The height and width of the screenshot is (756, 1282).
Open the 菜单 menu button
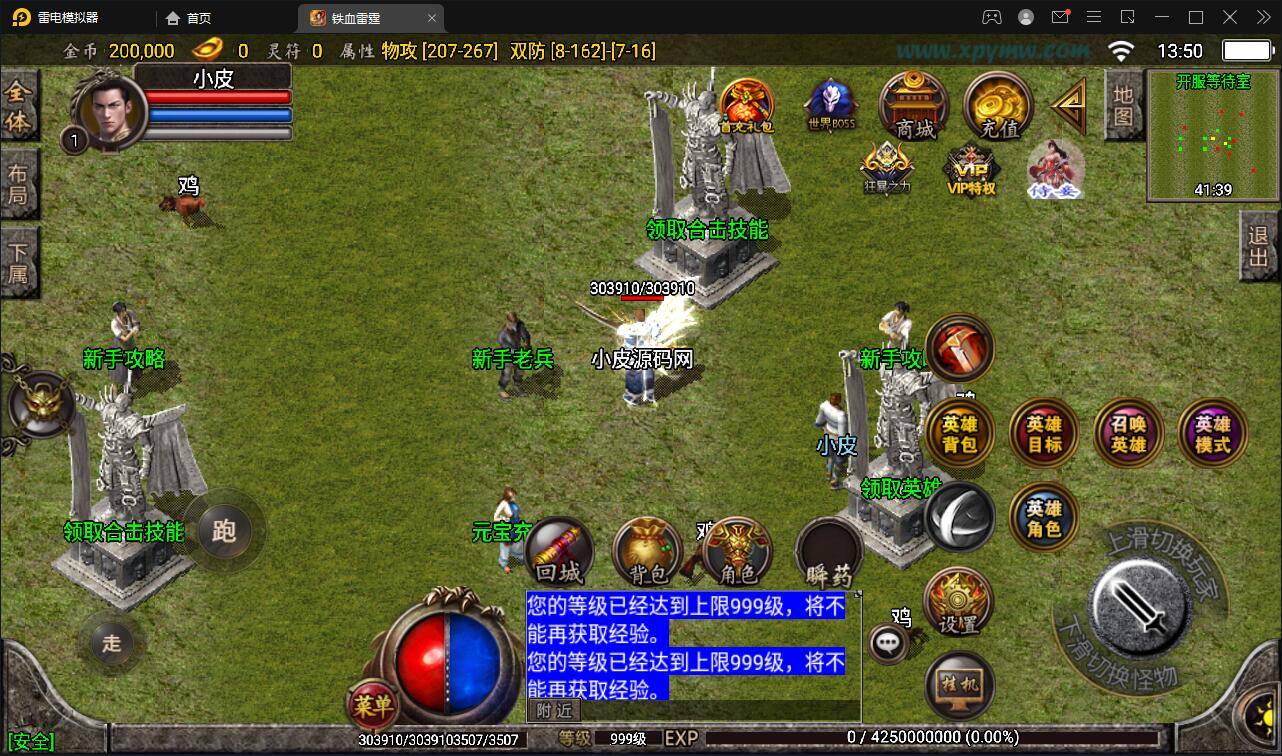[372, 706]
